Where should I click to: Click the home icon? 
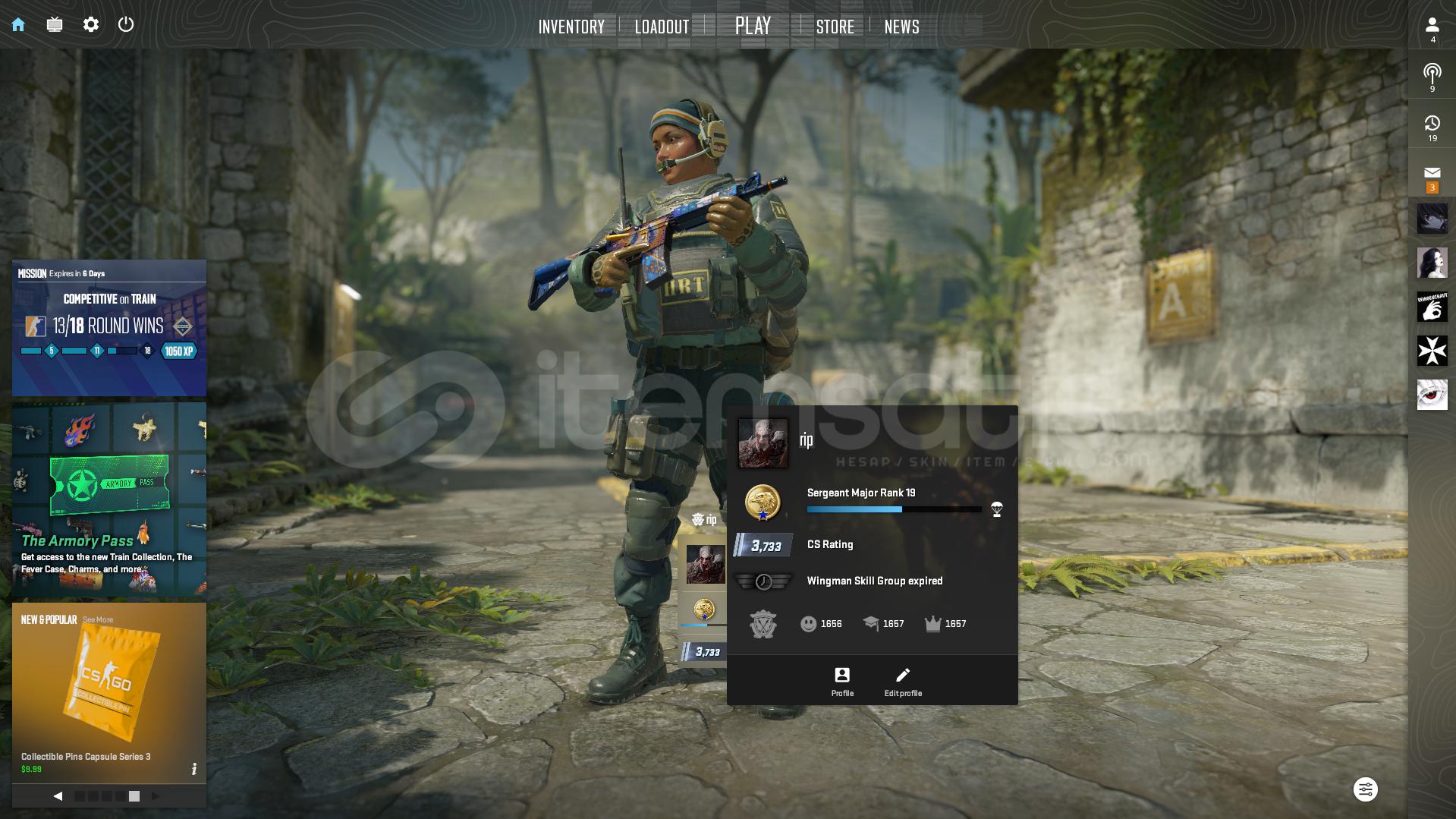18,25
